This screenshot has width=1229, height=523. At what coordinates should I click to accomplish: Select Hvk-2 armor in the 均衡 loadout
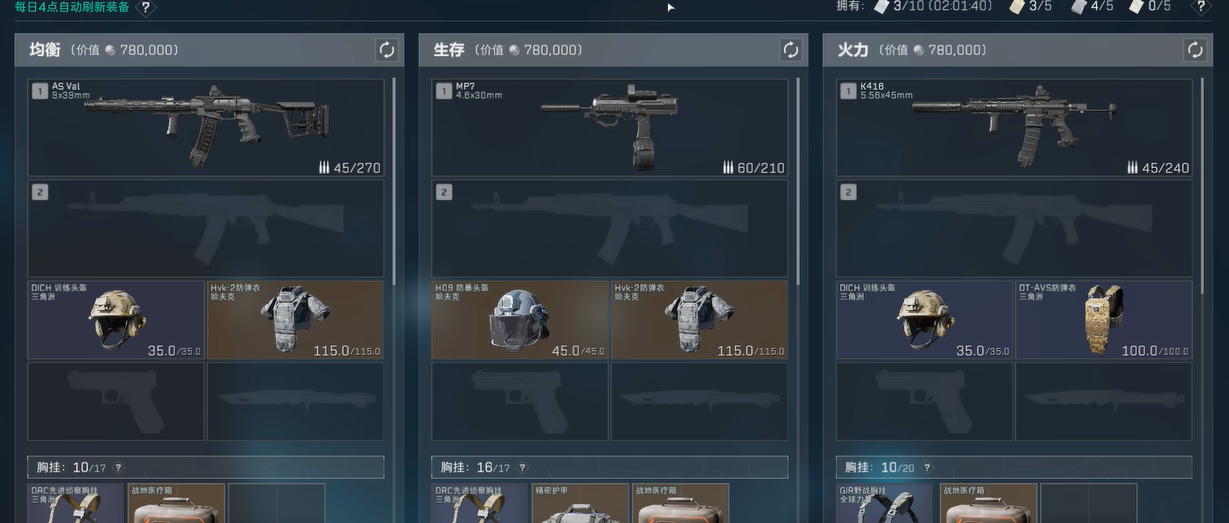click(x=295, y=319)
